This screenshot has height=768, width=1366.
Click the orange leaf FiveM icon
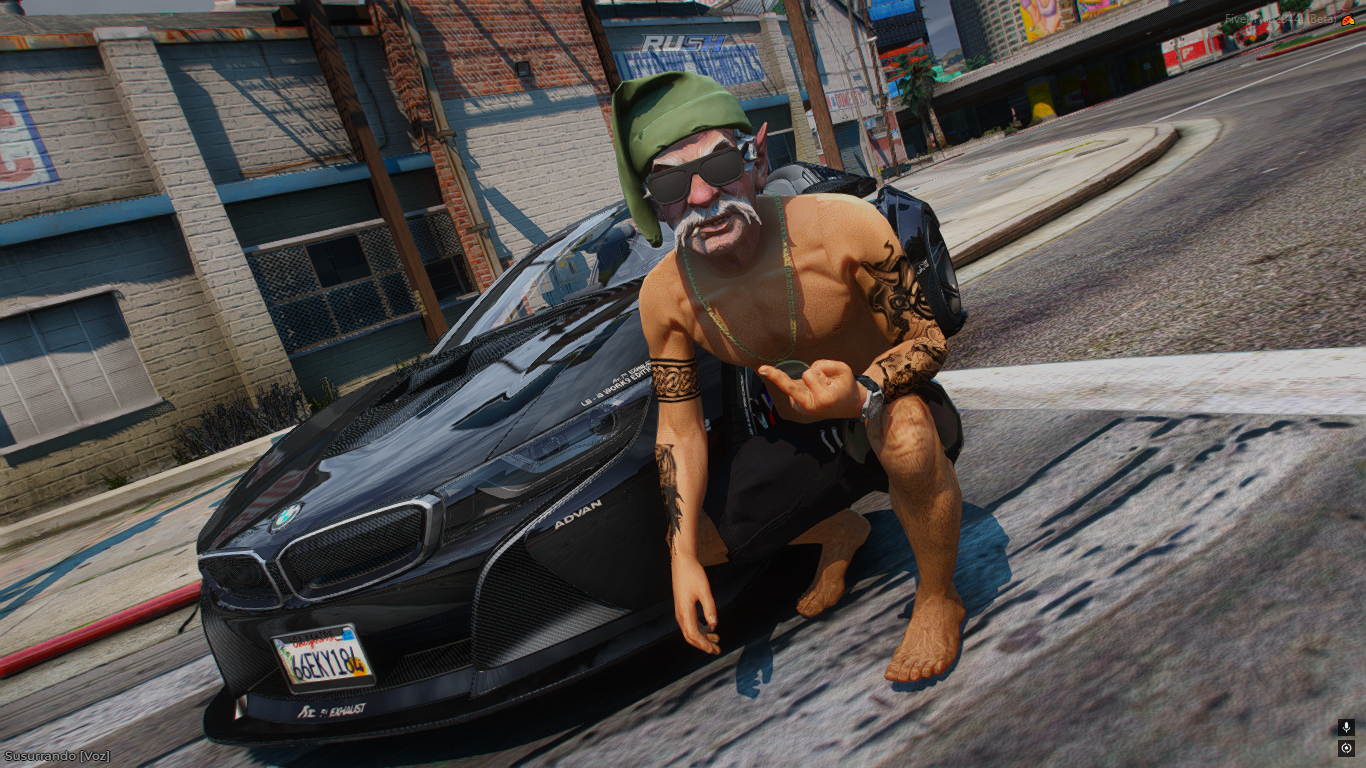(1348, 20)
